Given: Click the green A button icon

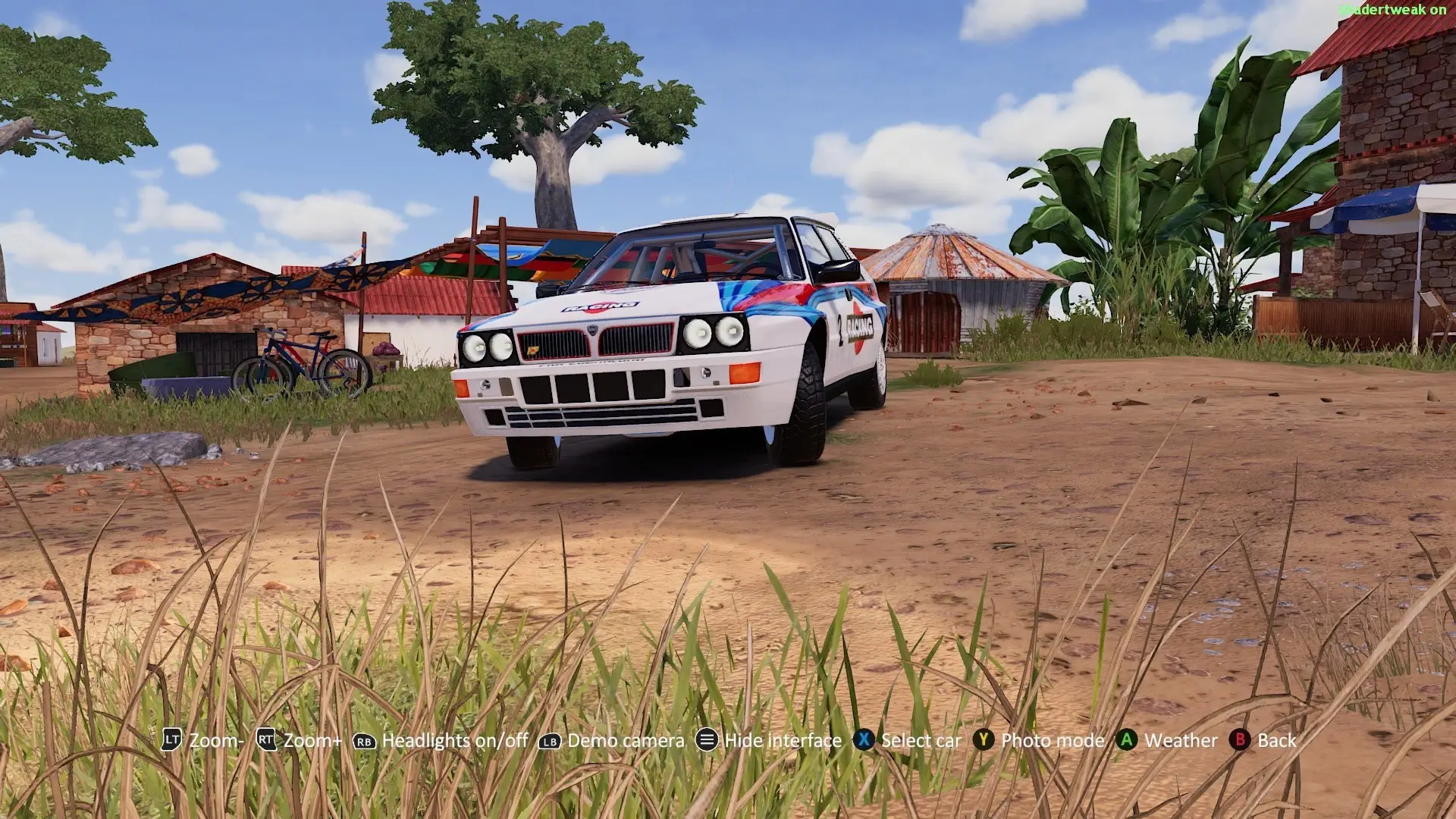Looking at the screenshot, I should point(1125,740).
